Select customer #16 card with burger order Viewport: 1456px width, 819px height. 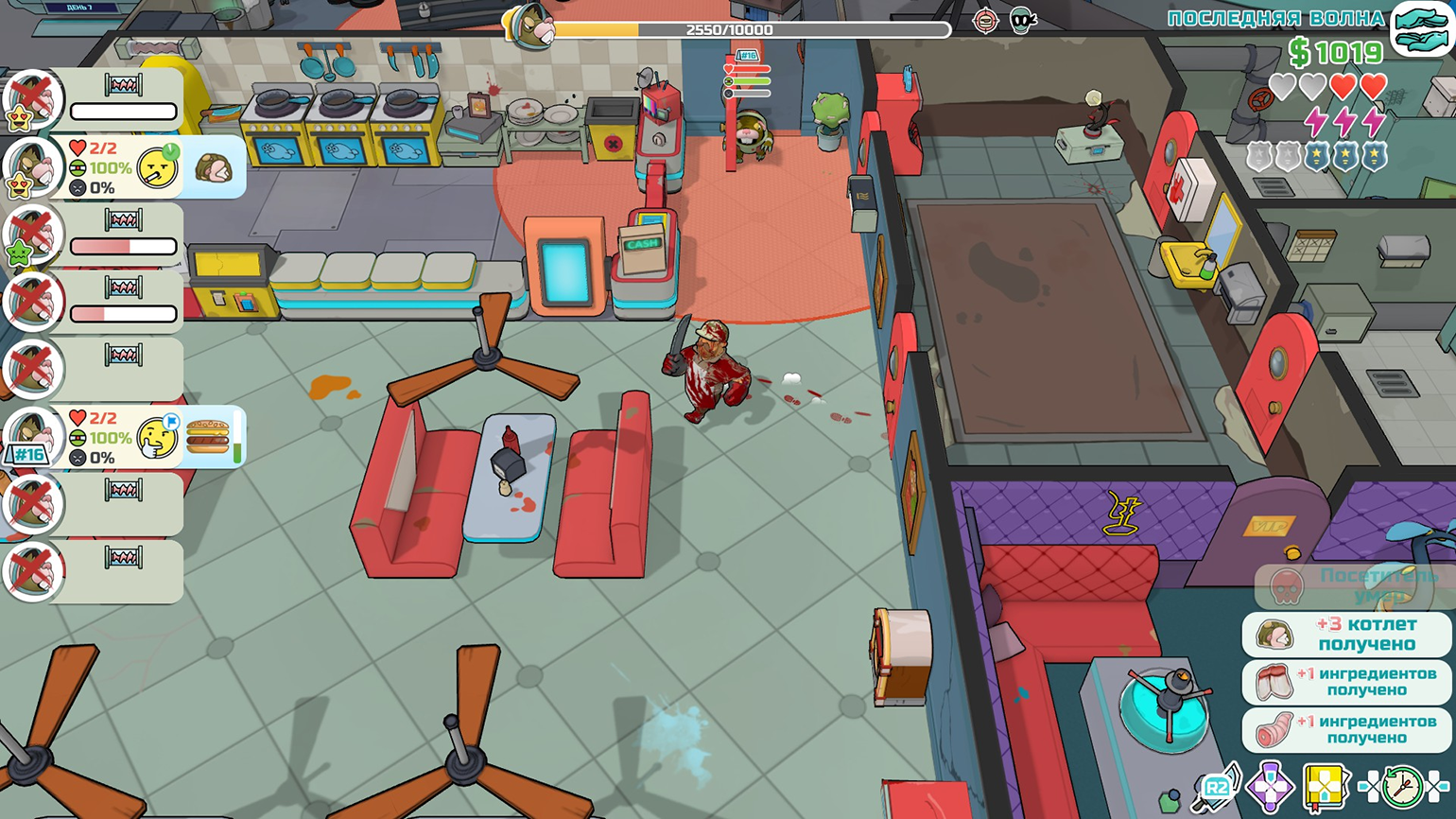tap(123, 438)
